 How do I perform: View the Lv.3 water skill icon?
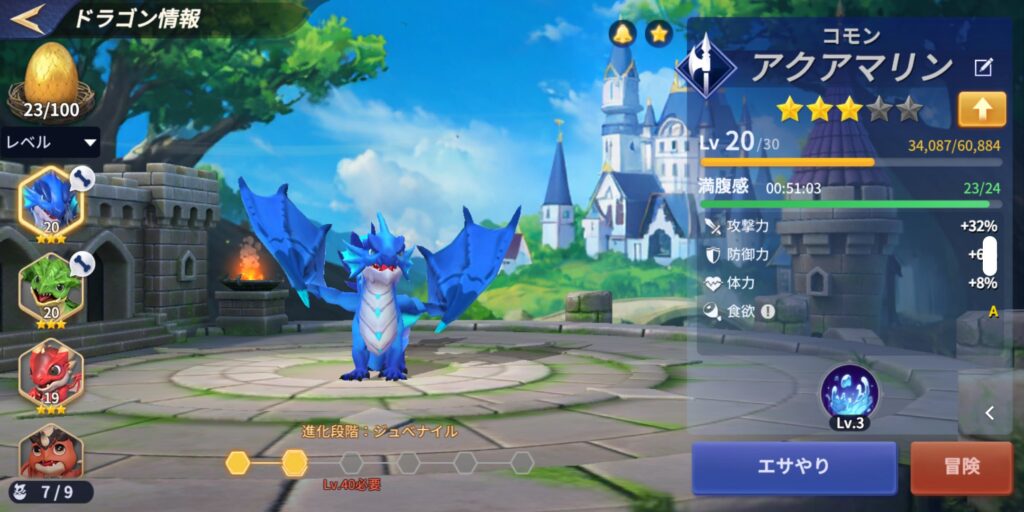(849, 392)
